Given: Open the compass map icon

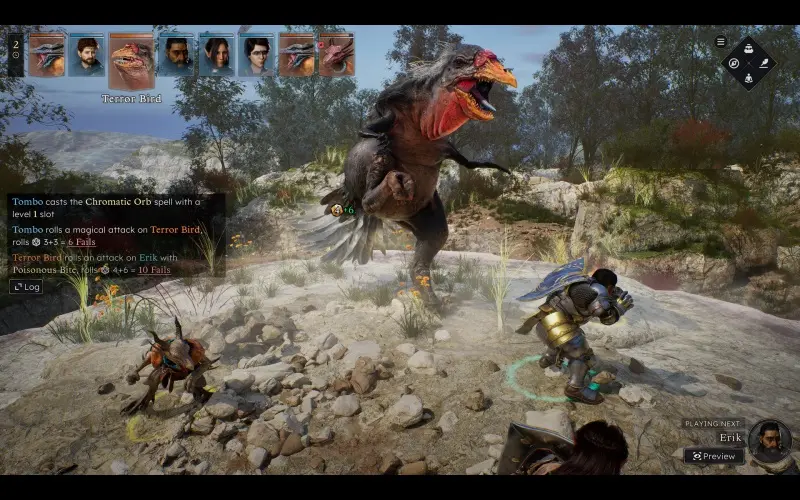Looking at the screenshot, I should coord(735,63).
